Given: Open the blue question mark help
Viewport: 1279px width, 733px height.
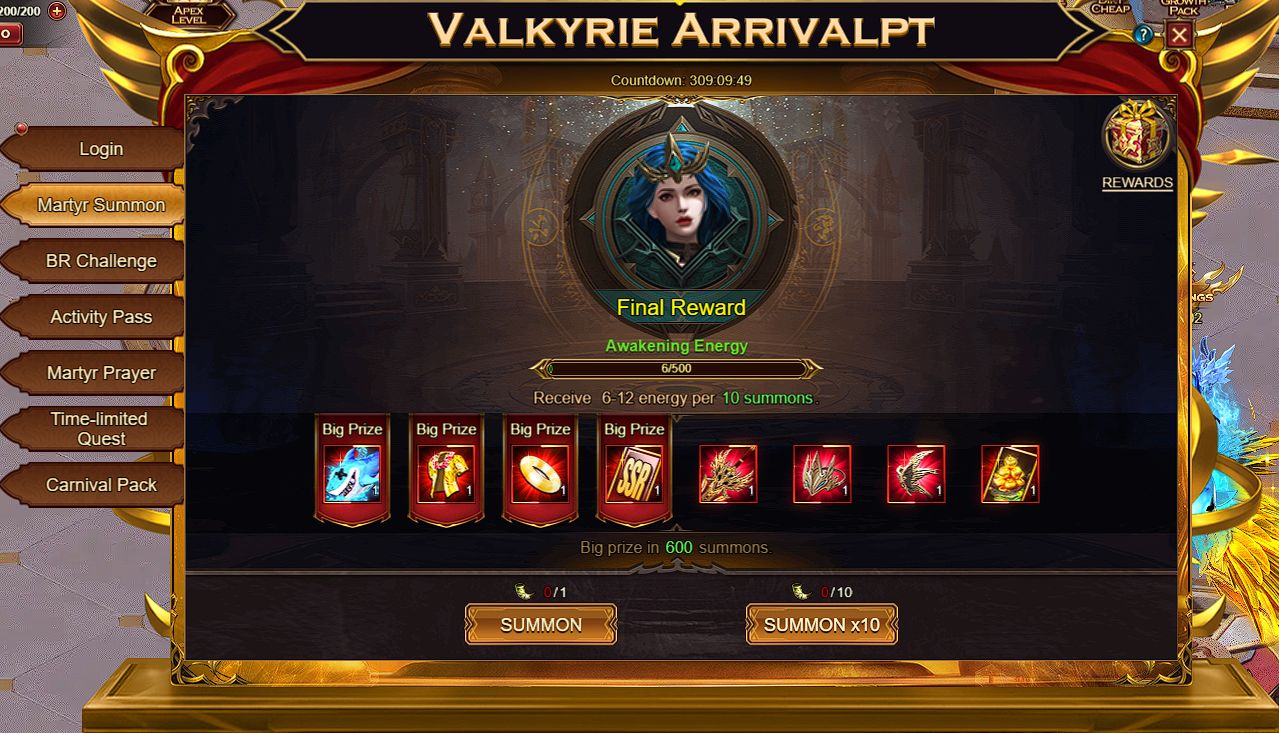Looking at the screenshot, I should [1144, 35].
